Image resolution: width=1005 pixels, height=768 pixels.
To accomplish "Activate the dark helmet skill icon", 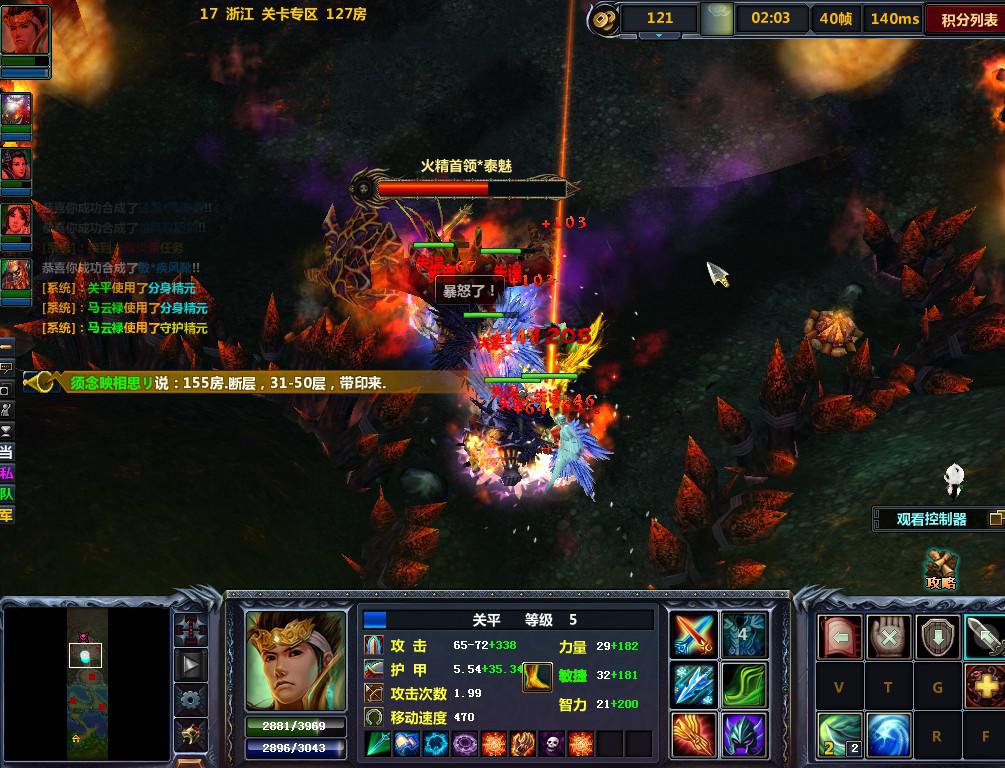I will click(743, 735).
